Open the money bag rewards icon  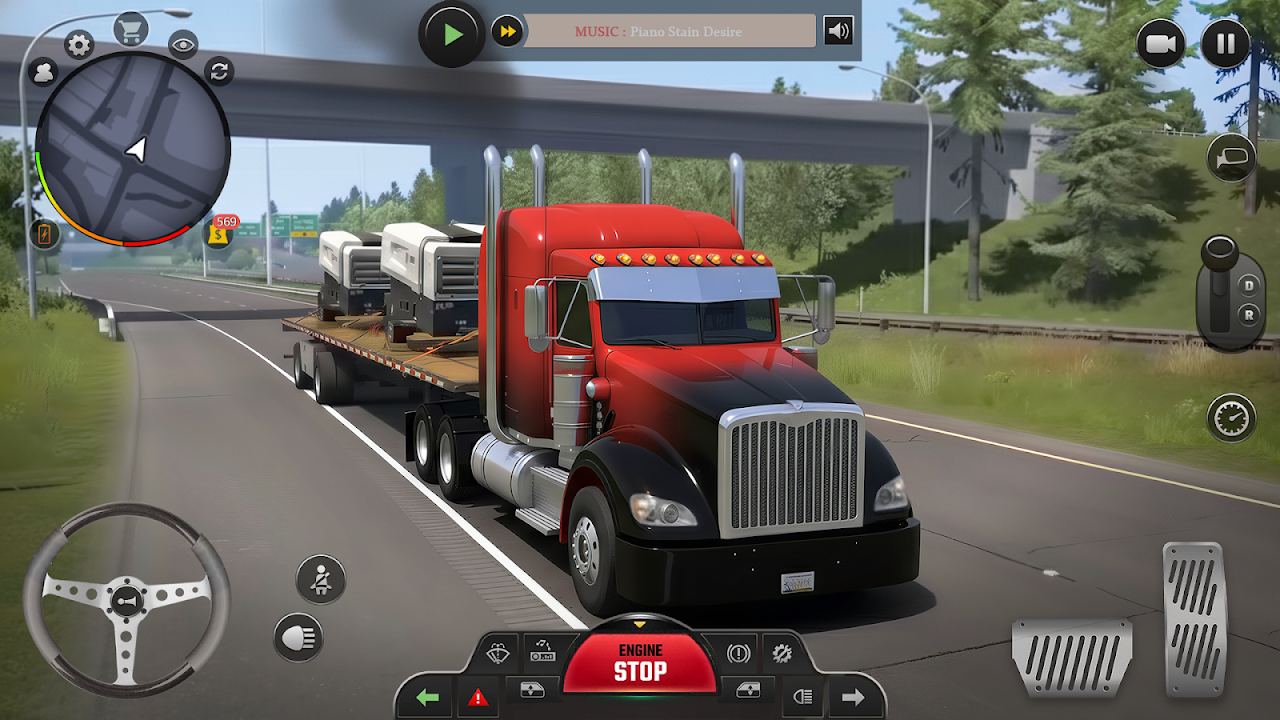[219, 234]
